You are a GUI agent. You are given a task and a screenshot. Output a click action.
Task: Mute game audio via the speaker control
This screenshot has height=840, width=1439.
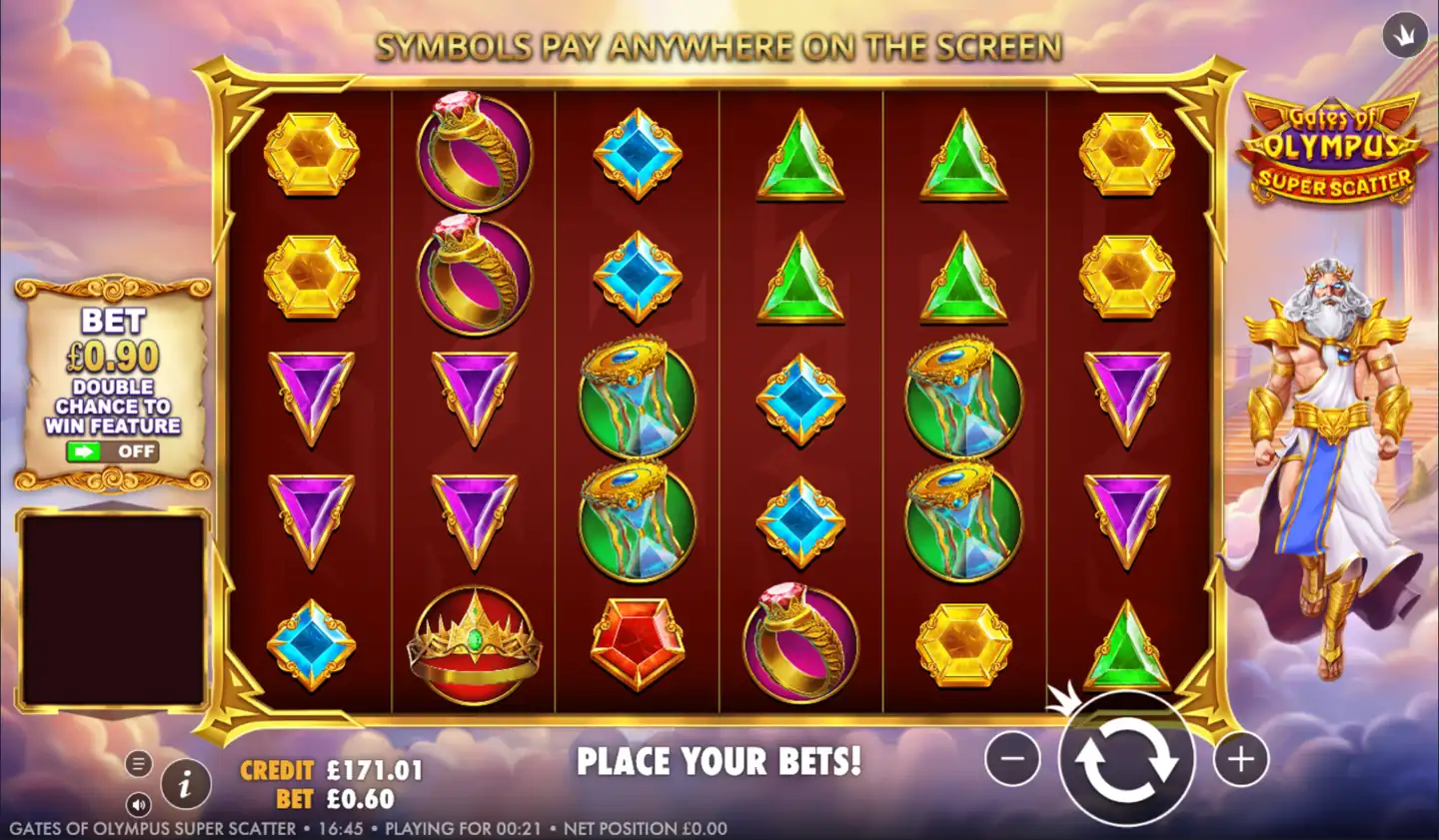click(138, 805)
